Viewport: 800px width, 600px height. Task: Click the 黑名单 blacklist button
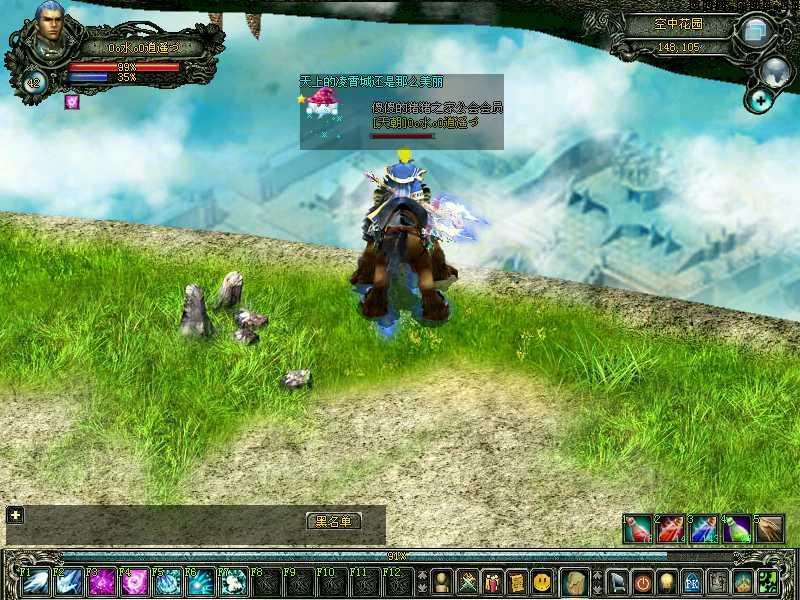point(333,521)
